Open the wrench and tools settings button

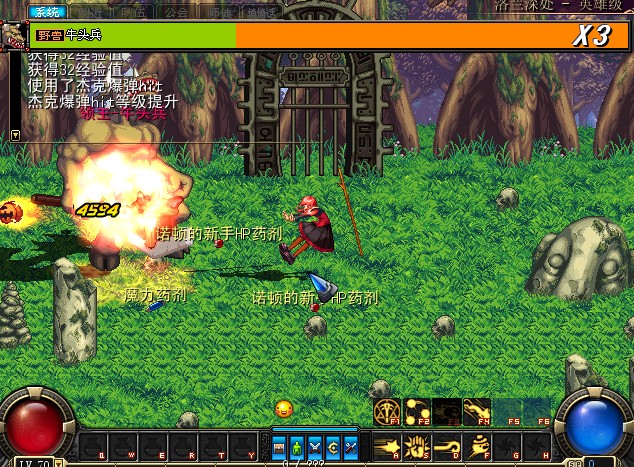point(351,446)
